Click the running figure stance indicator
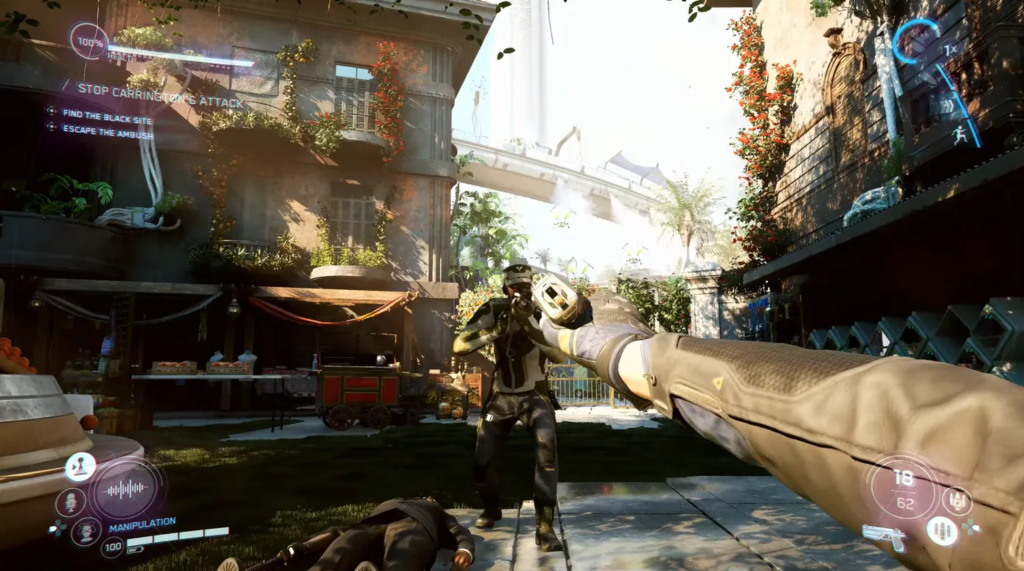The image size is (1024, 571). [960, 136]
